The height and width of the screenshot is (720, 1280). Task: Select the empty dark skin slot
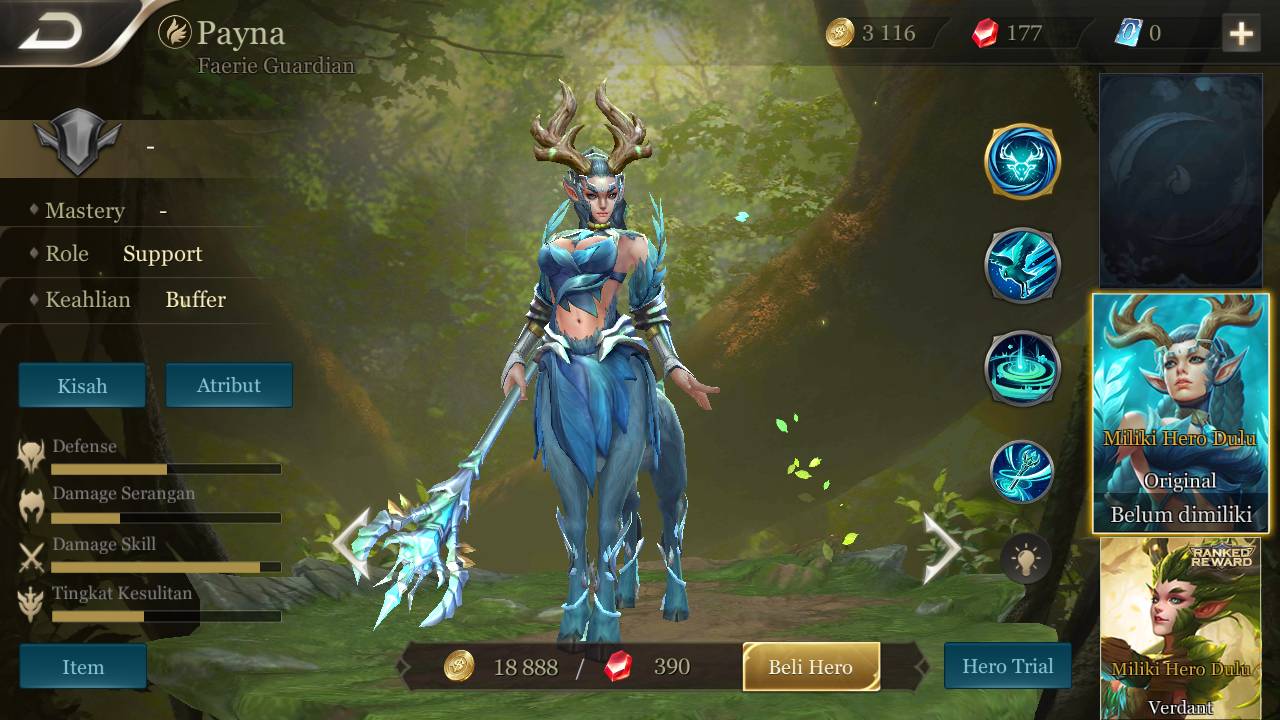pos(1180,180)
